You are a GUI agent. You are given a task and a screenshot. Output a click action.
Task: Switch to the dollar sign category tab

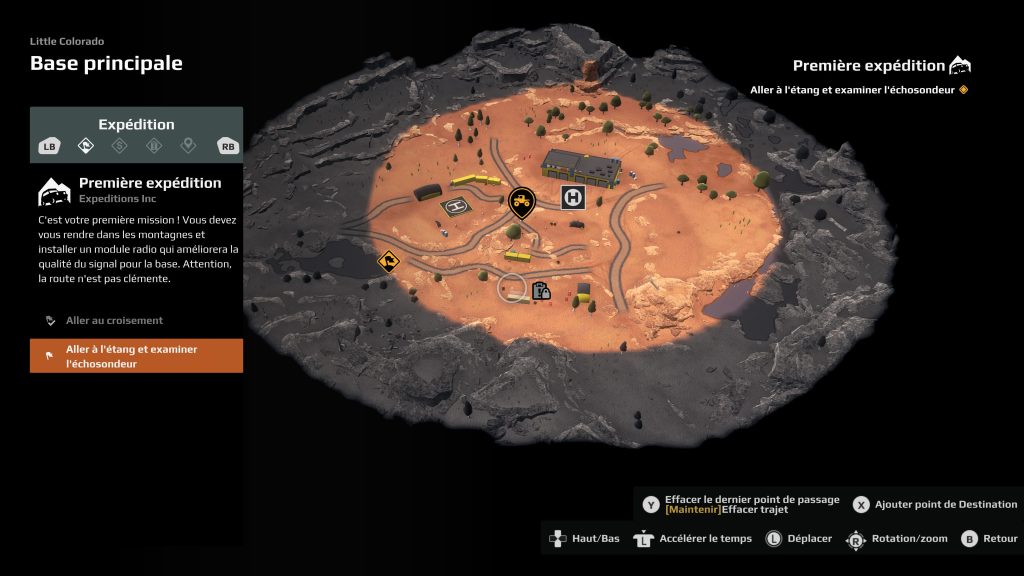tap(120, 146)
